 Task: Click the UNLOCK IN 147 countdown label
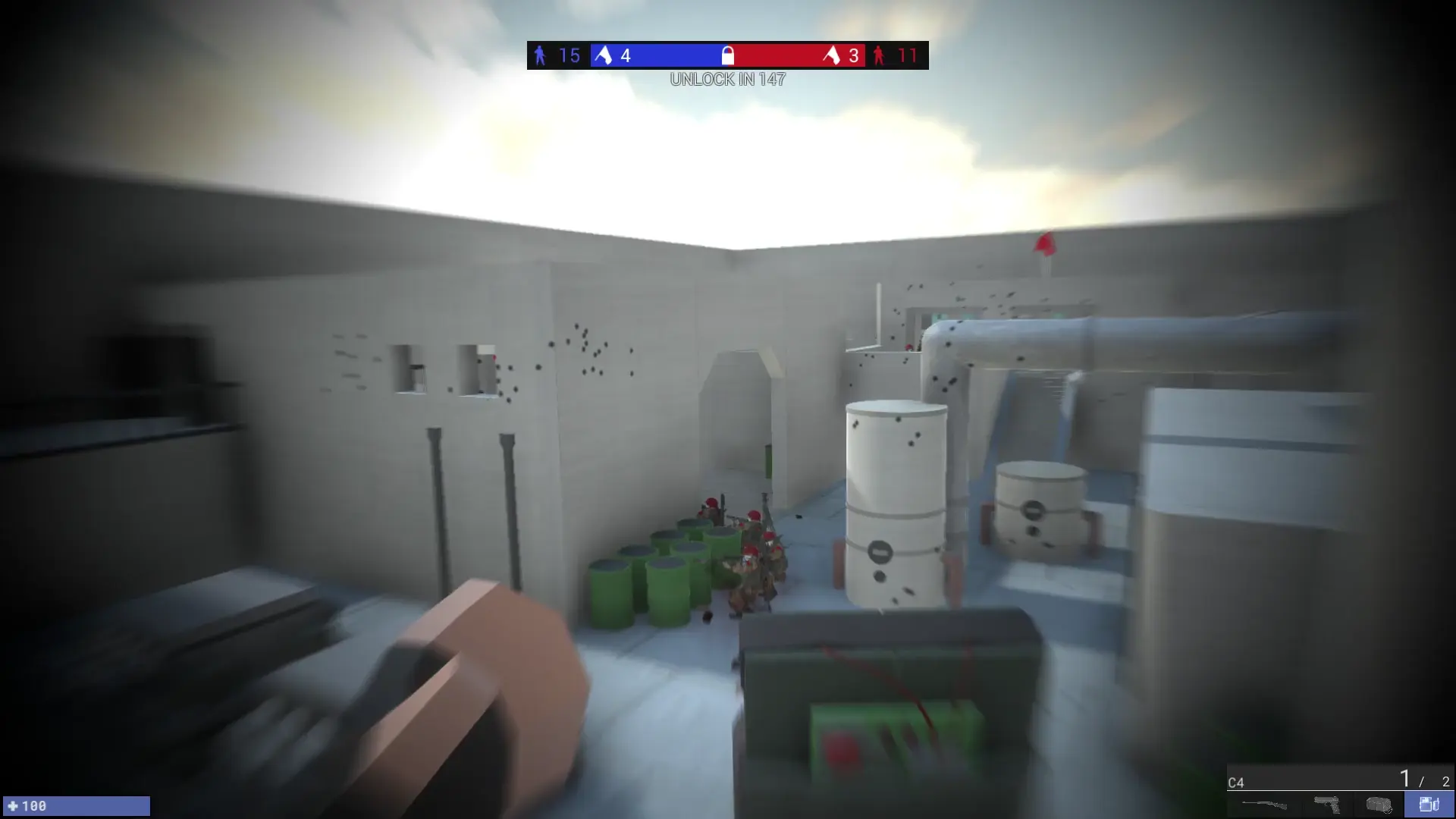[x=726, y=78]
